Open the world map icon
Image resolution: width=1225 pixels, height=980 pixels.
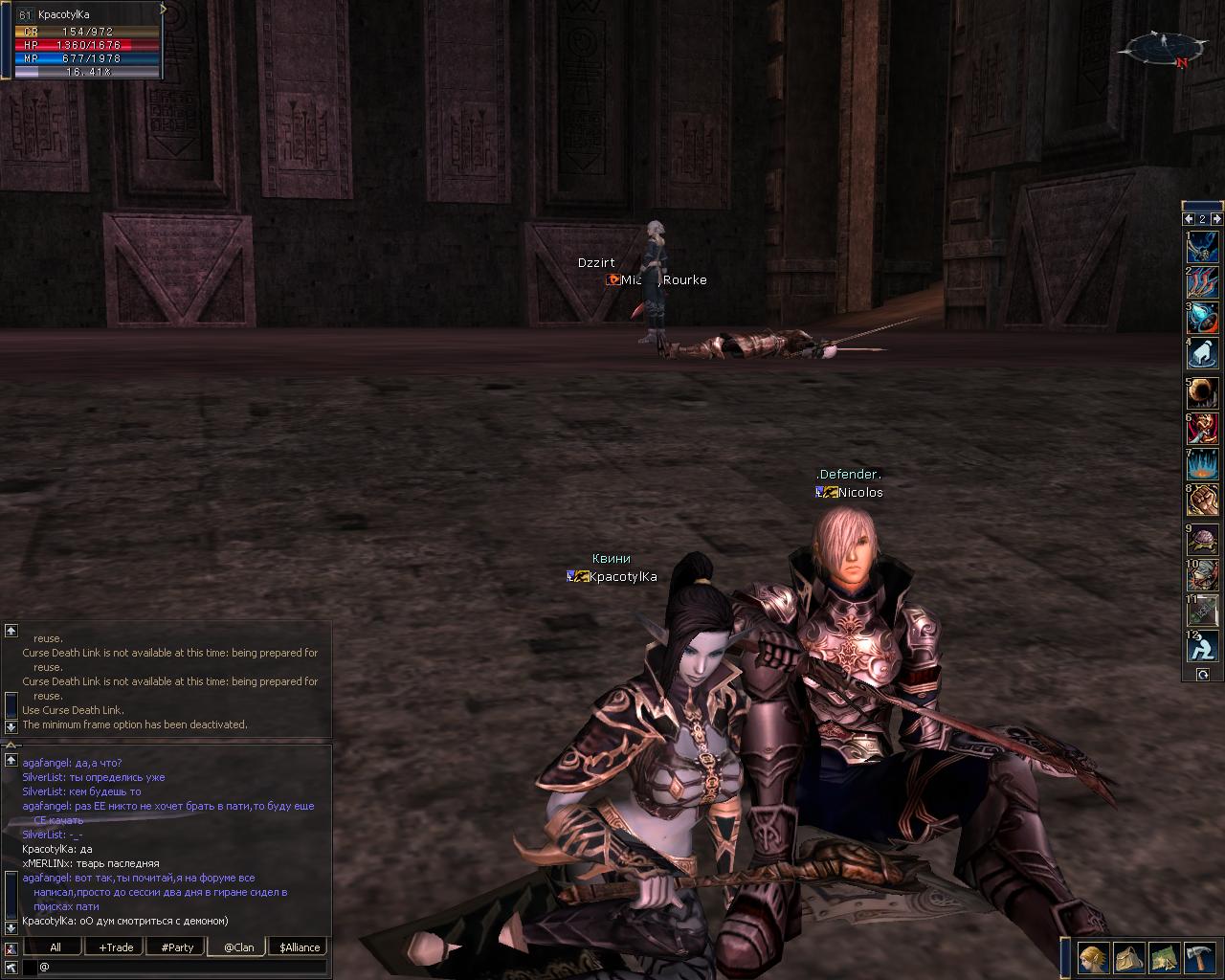click(x=1165, y=957)
